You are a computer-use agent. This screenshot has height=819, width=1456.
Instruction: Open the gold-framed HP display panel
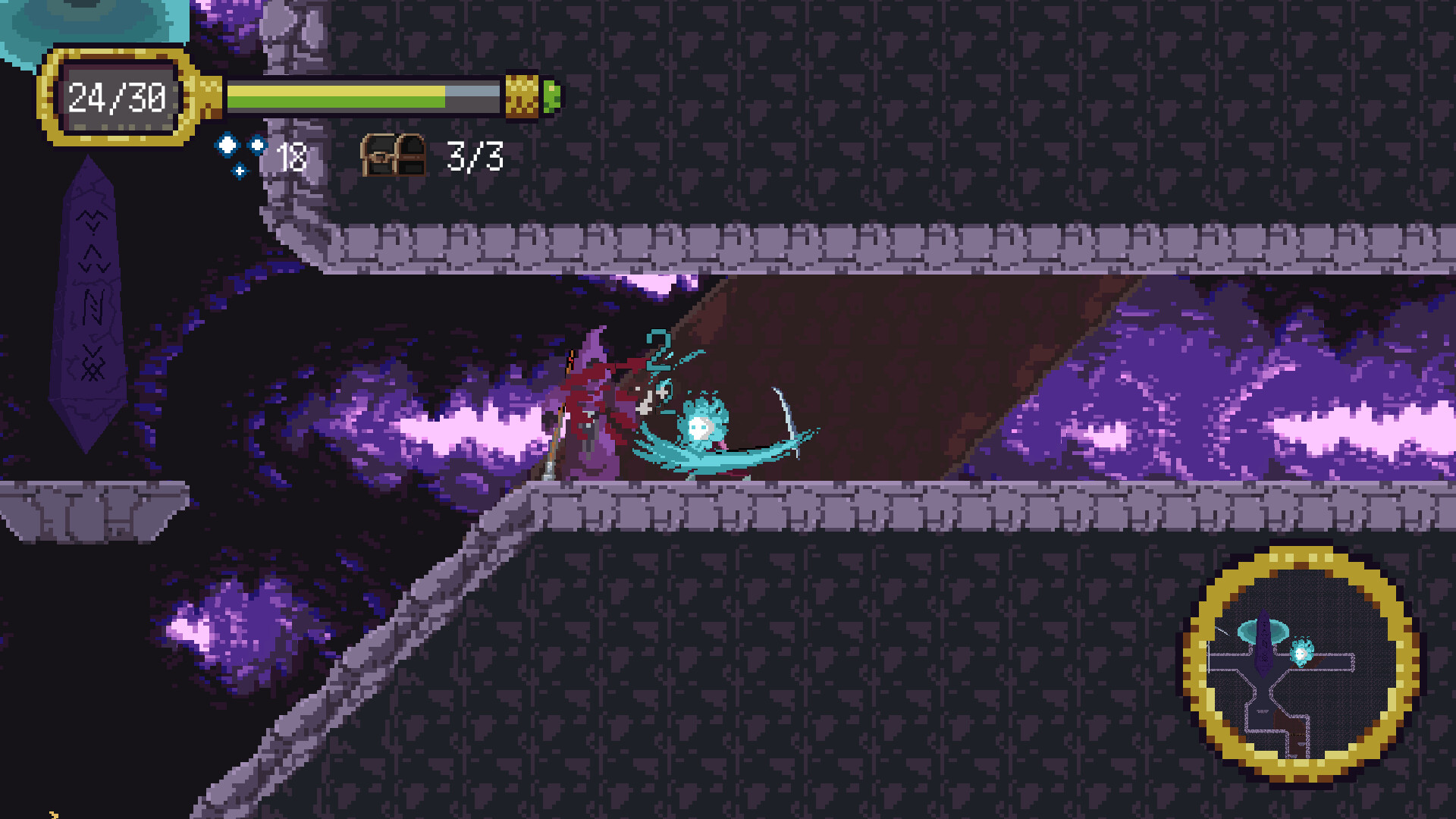pos(118,96)
